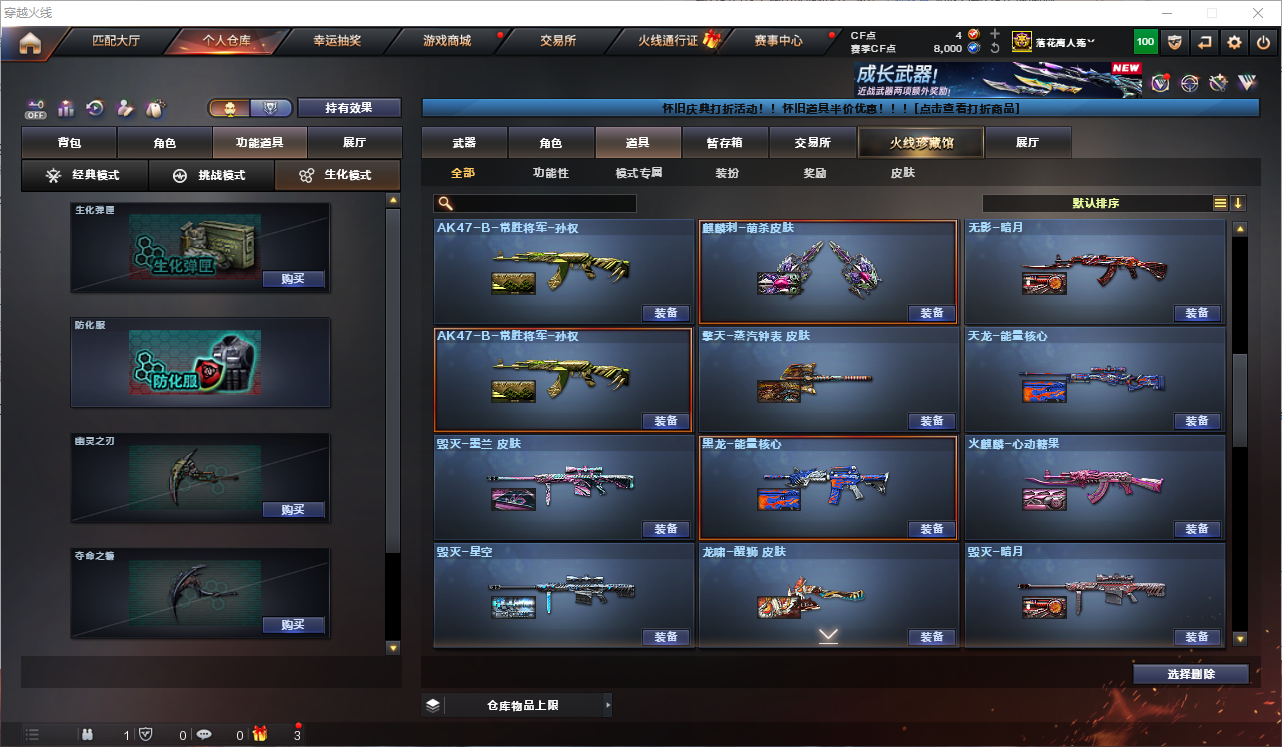Open the 匹配大厅 menu

click(116, 42)
